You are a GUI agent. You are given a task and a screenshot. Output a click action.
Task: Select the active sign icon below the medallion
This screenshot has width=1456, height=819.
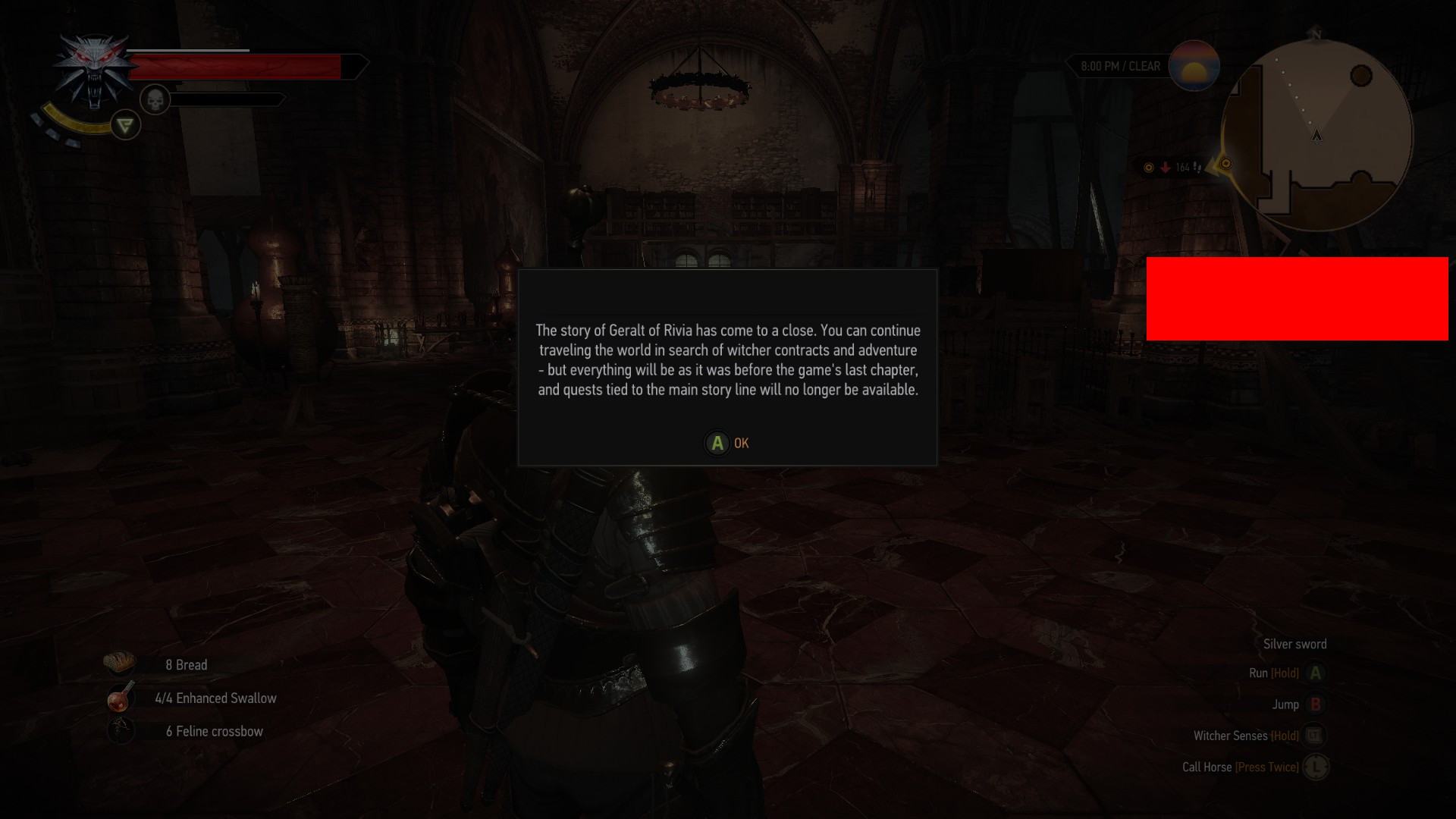(x=126, y=125)
